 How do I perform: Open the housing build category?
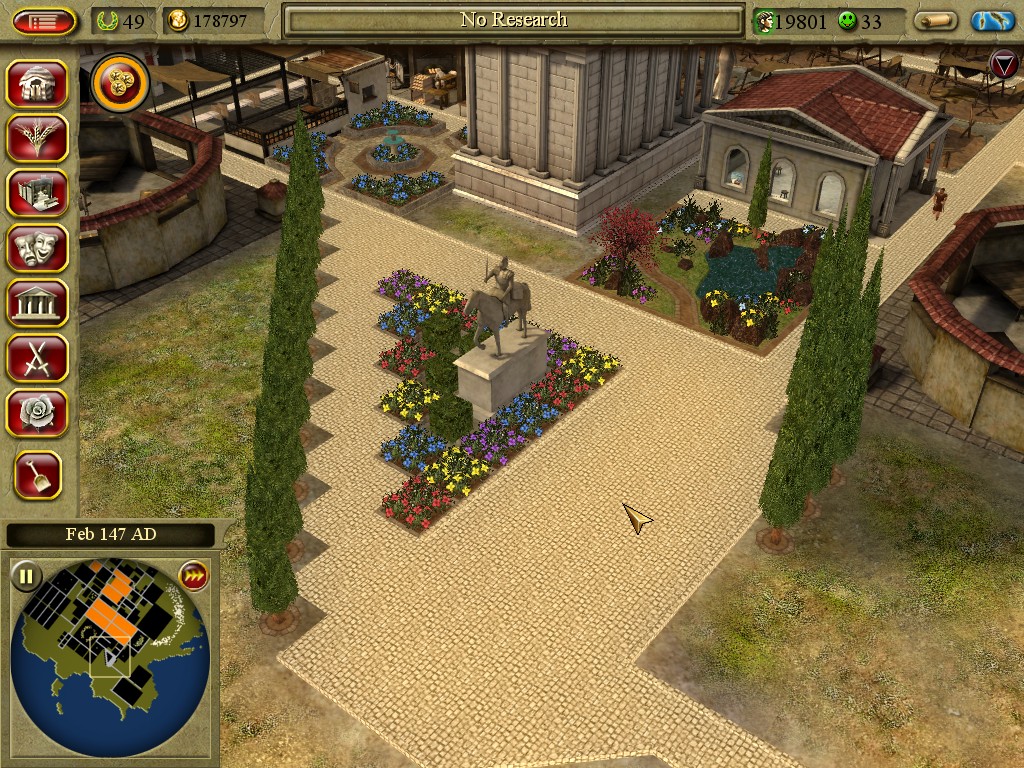(x=37, y=84)
